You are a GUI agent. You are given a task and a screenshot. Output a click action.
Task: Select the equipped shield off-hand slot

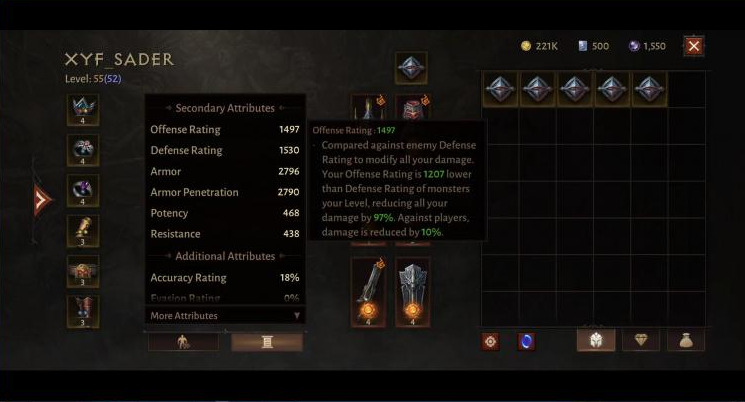click(412, 291)
